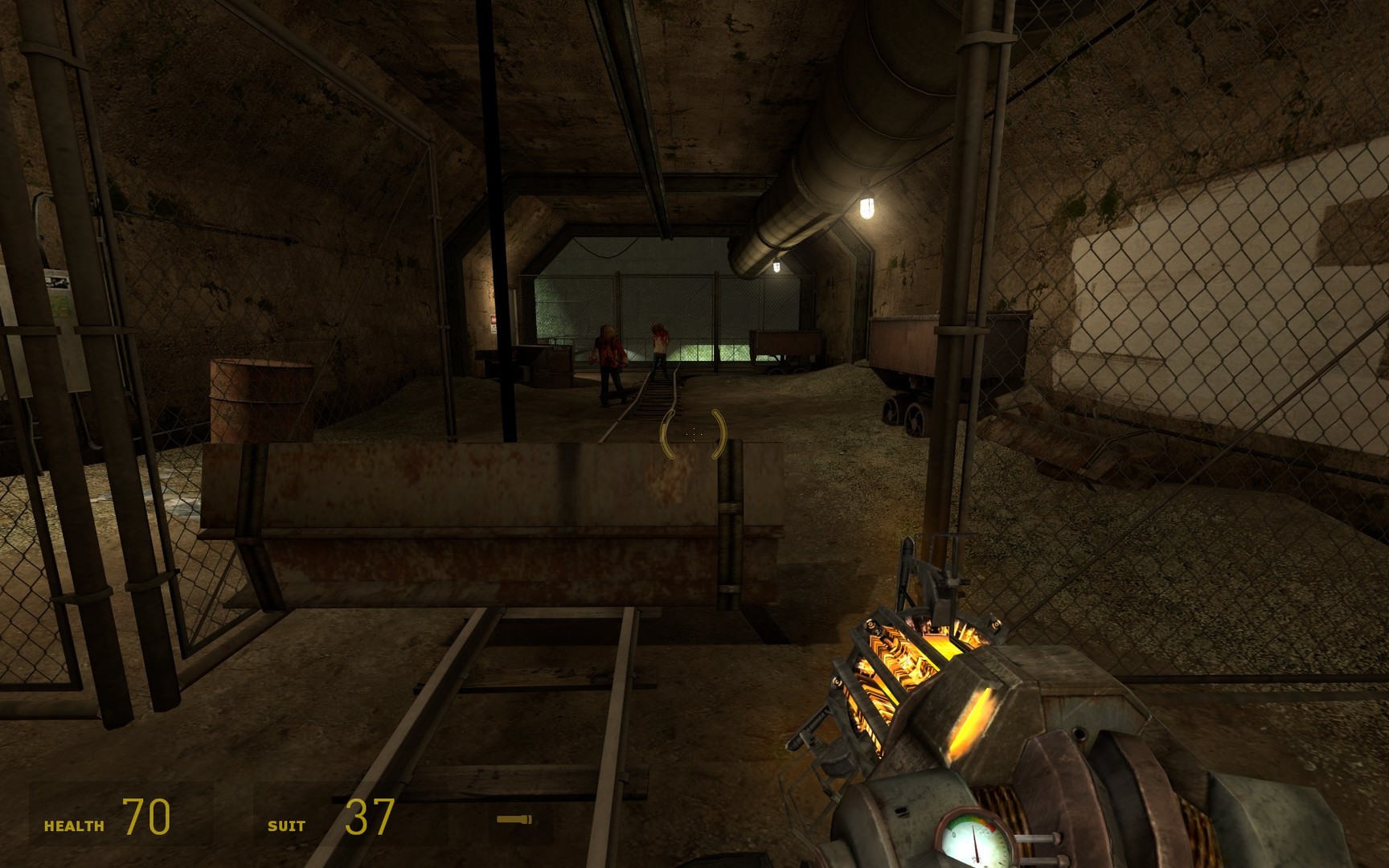Click the crosshair reticle at screen center
Image resolution: width=1389 pixels, height=868 pixels.
point(694,434)
